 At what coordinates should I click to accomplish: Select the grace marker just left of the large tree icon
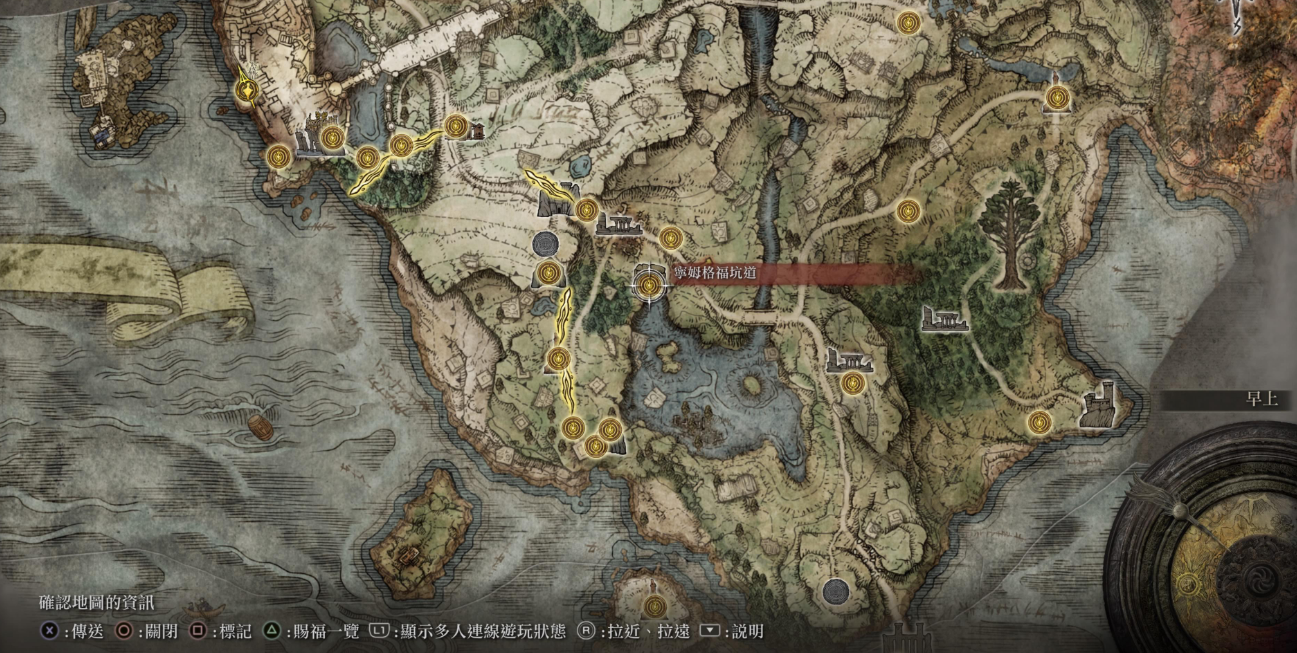[908, 211]
